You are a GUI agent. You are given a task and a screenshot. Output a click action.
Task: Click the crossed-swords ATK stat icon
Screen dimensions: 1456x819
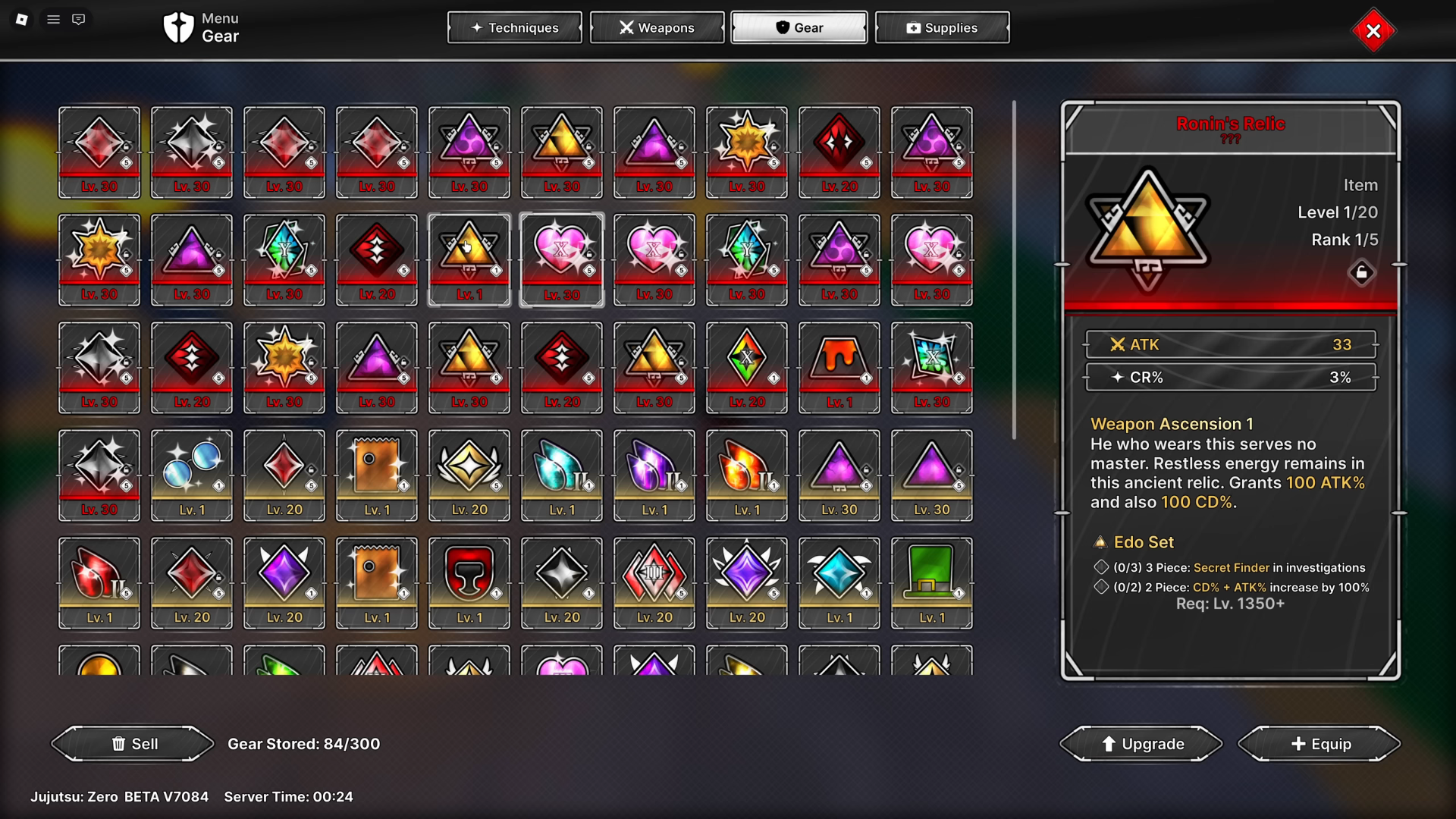(x=1117, y=344)
